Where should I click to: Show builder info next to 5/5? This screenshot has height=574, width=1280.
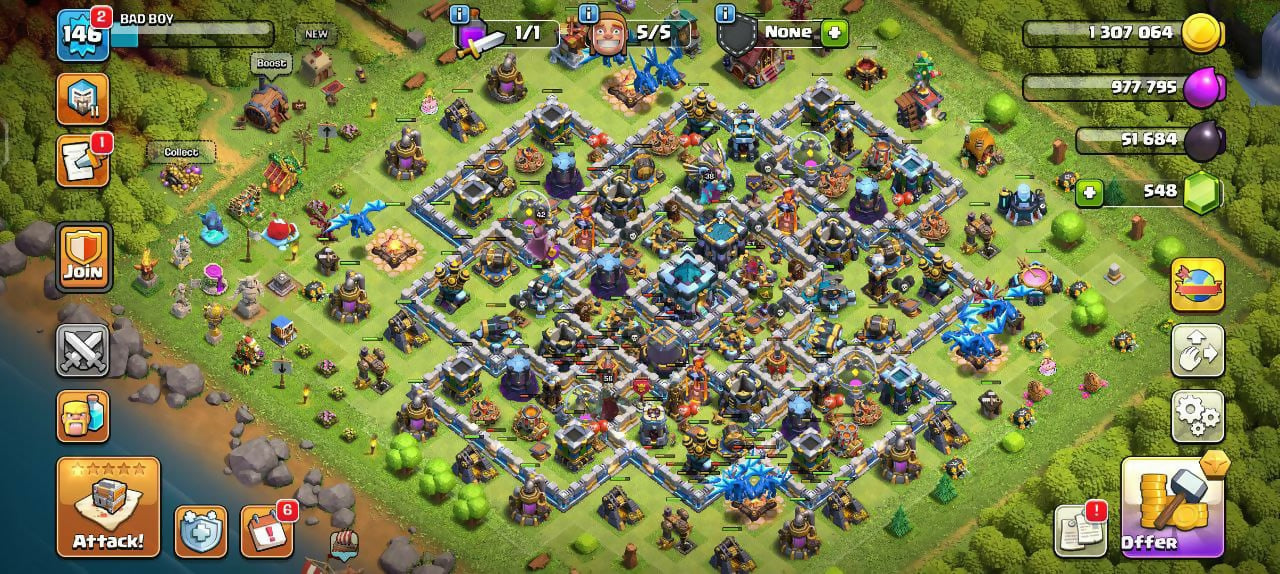coord(590,14)
